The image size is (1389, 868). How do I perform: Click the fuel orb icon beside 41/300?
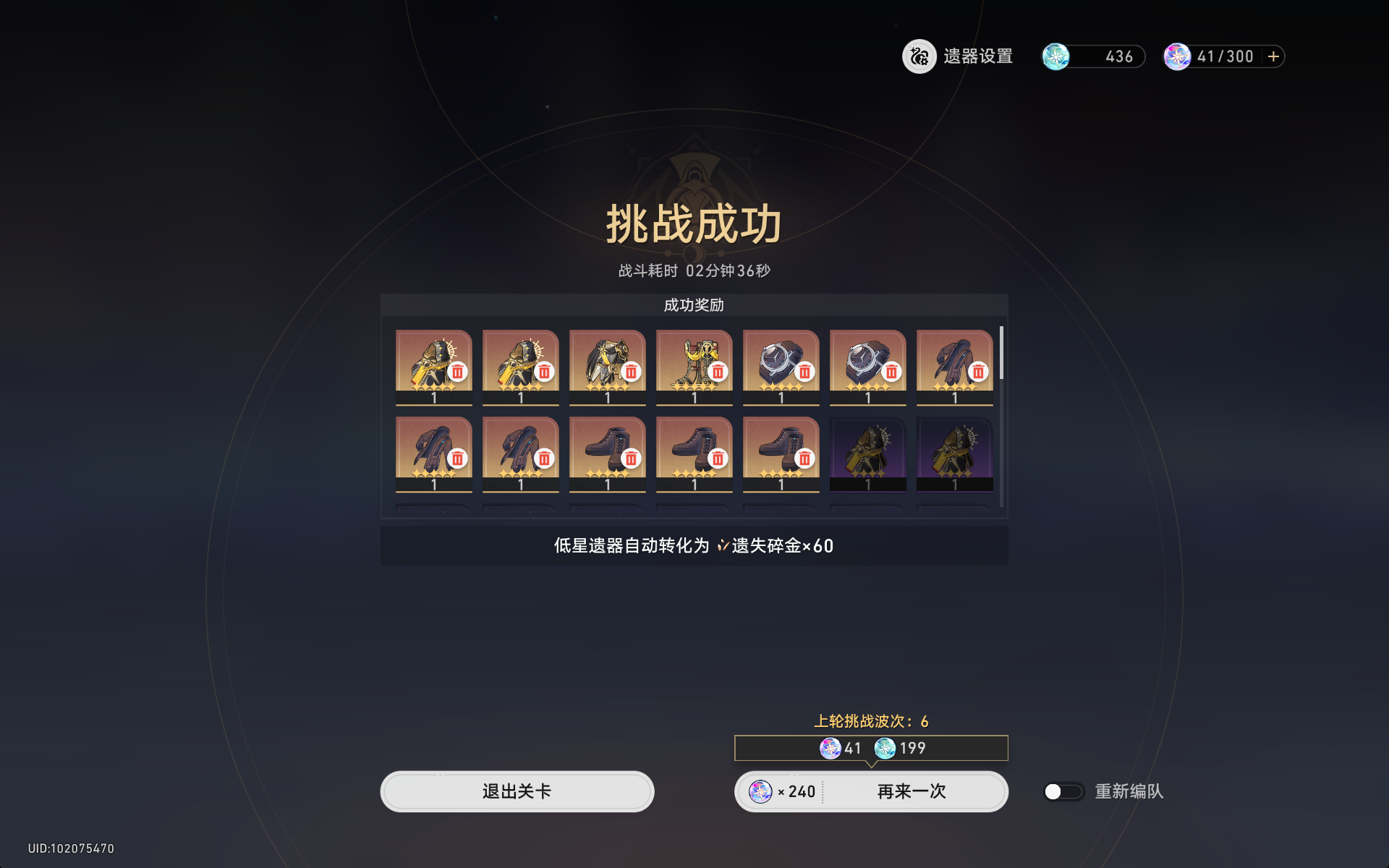[x=1179, y=56]
